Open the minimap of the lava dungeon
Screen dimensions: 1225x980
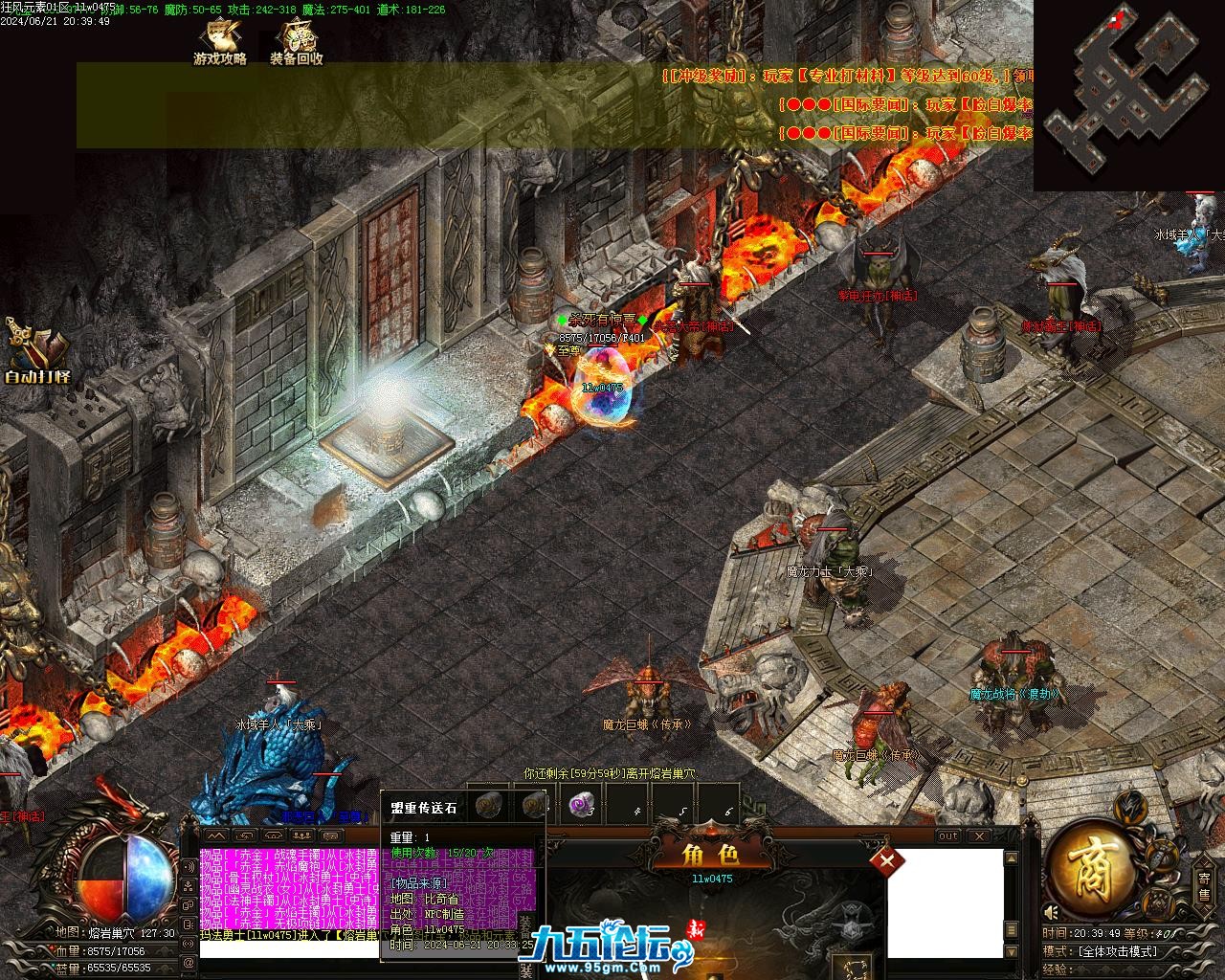point(1129,94)
